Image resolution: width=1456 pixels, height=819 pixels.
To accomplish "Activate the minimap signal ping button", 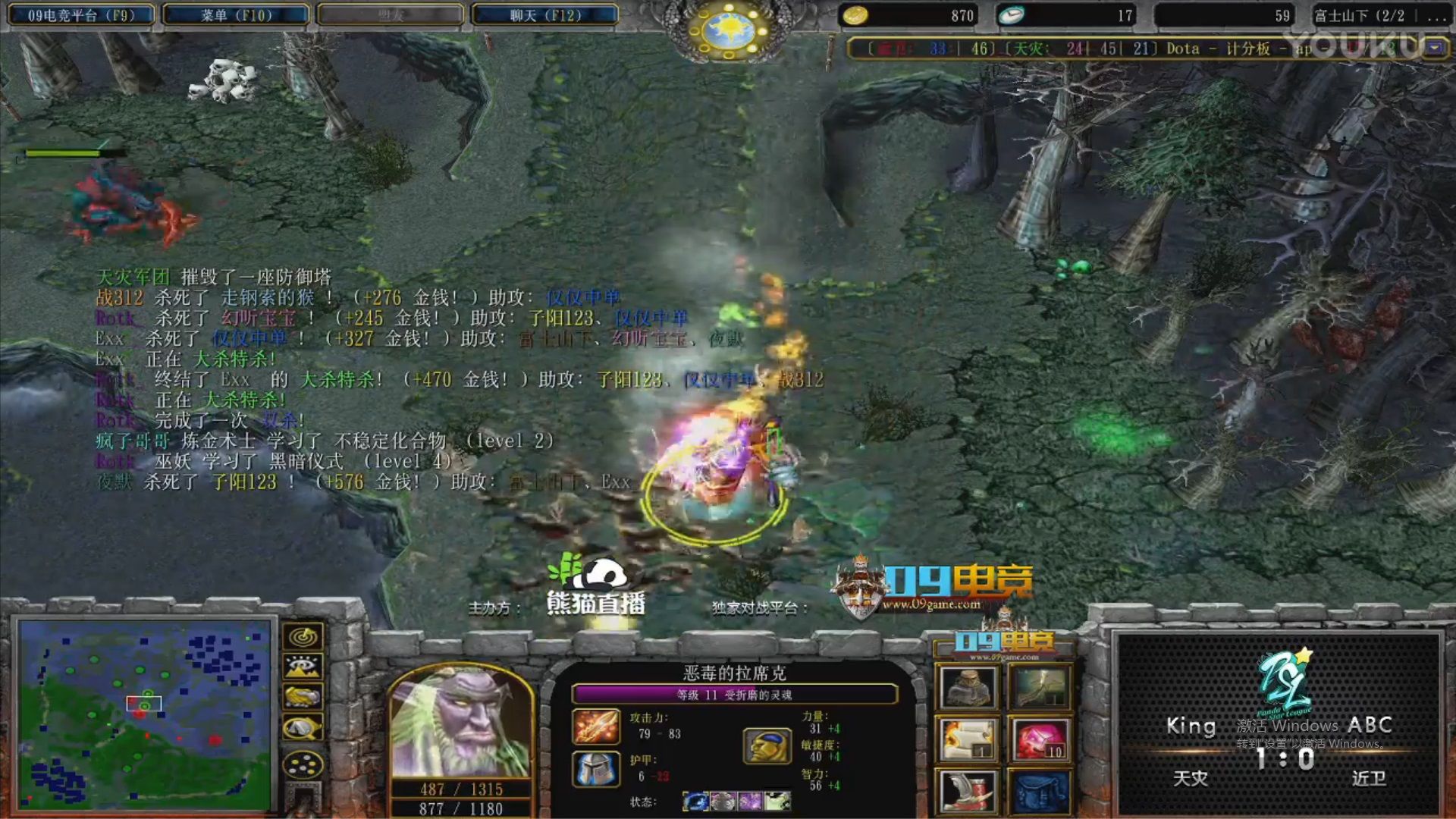I will [303, 637].
